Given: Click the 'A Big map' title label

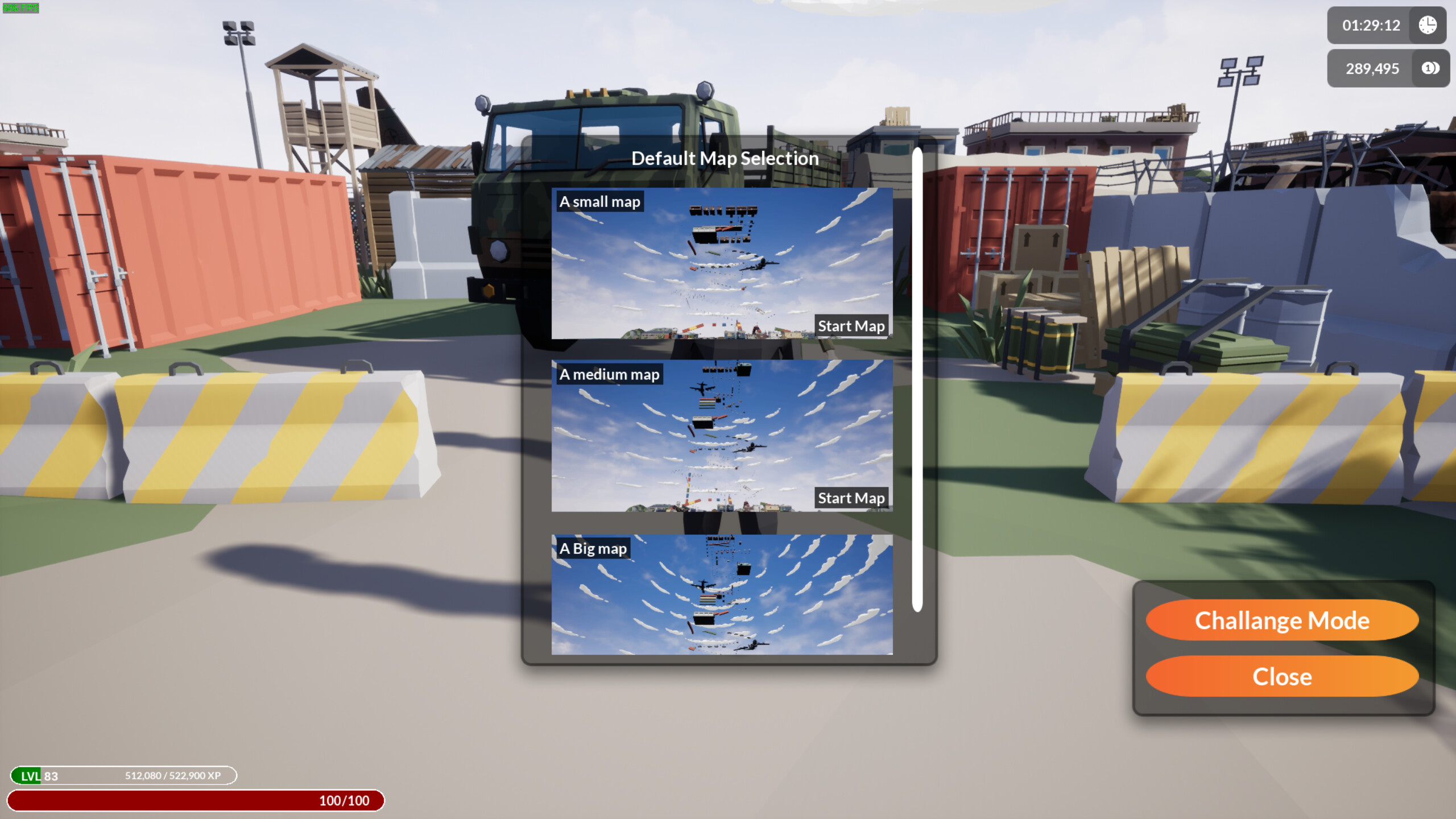Looking at the screenshot, I should (593, 548).
